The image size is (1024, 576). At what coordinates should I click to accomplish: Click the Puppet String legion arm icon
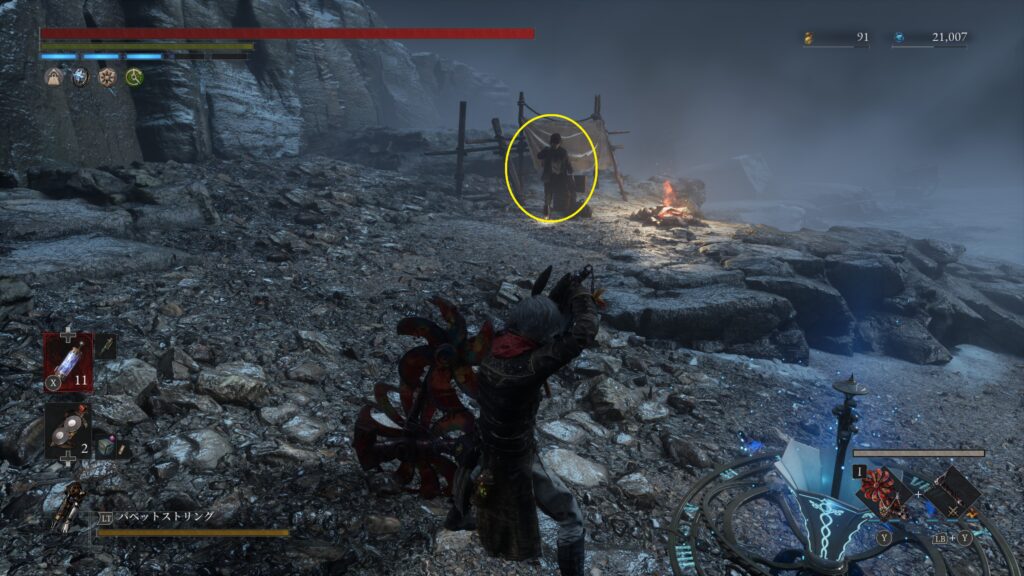68,506
